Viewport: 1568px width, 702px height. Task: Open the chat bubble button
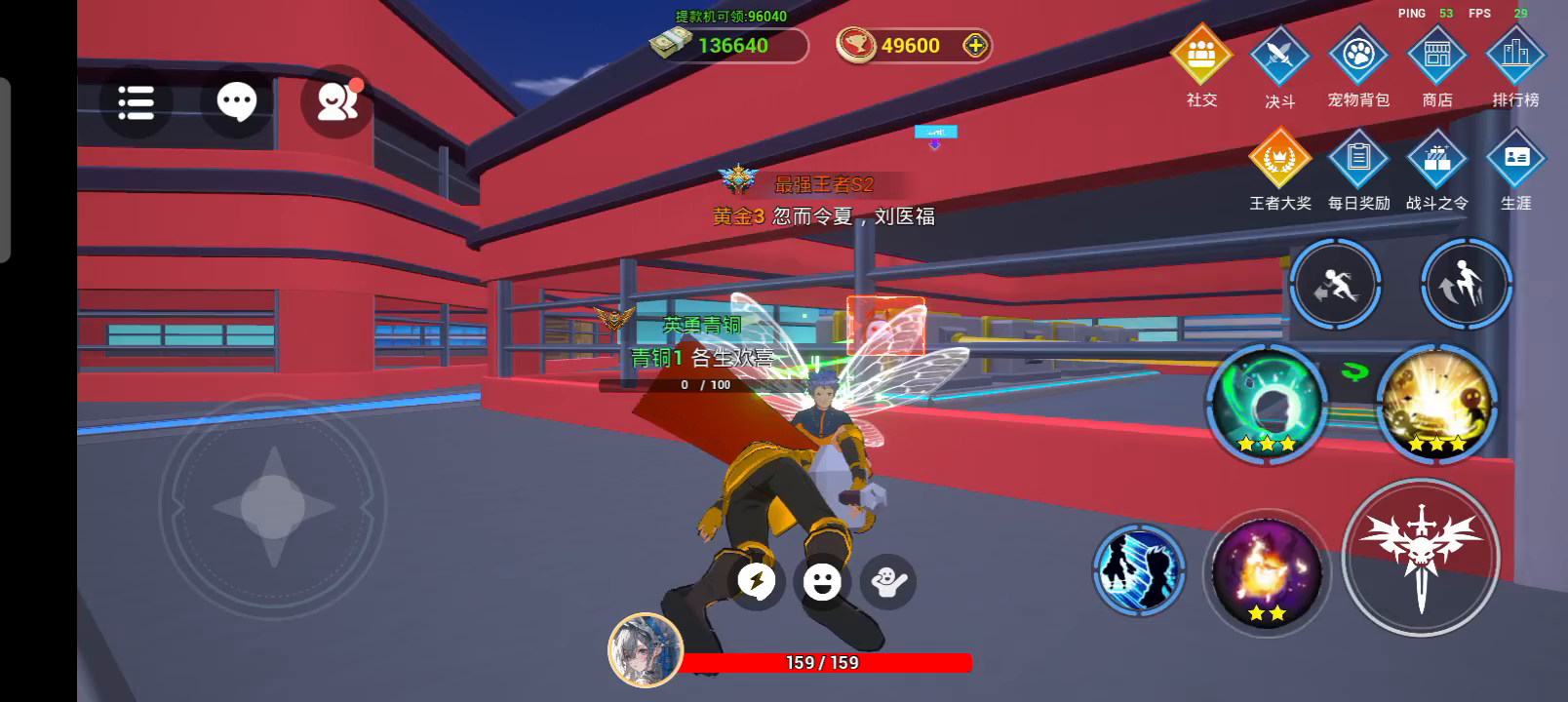coord(236,101)
